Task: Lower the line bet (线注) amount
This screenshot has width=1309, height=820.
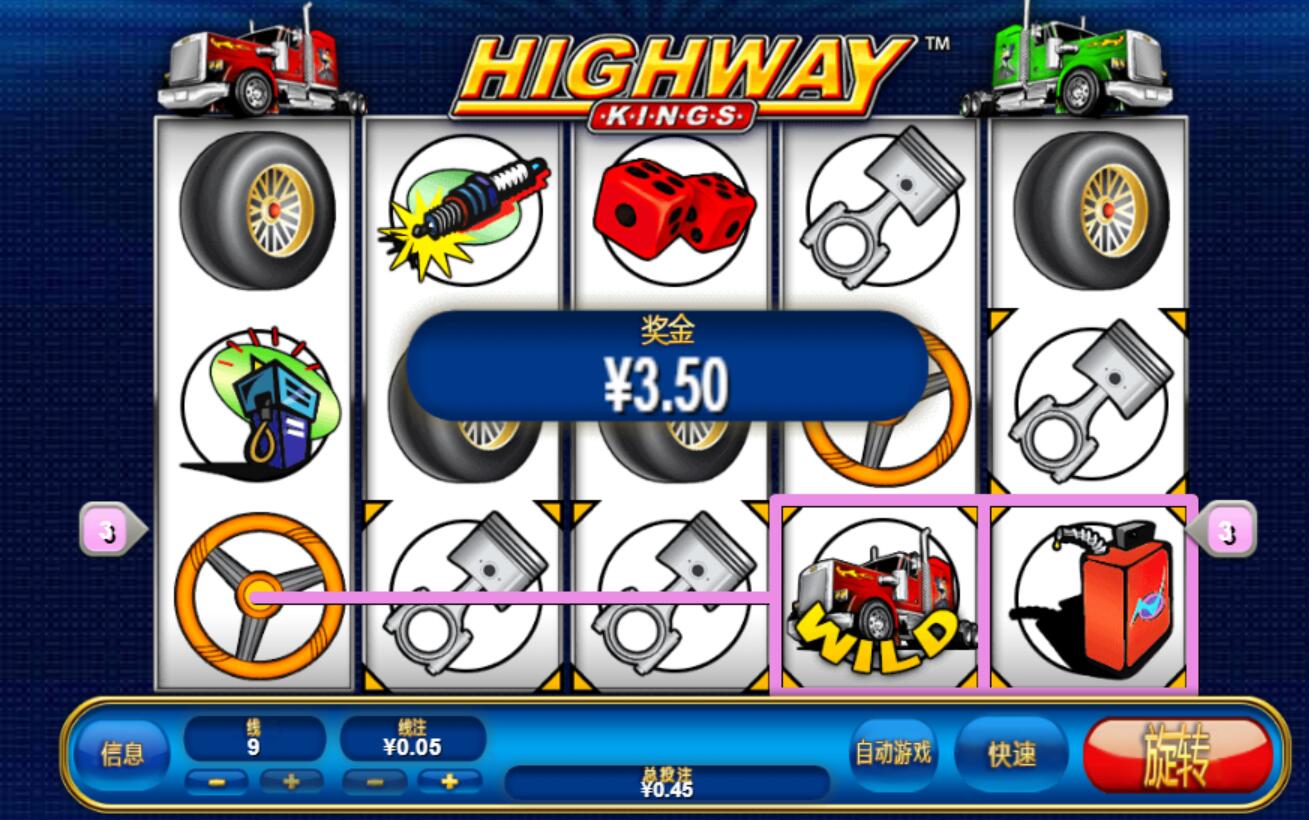Action: point(373,781)
